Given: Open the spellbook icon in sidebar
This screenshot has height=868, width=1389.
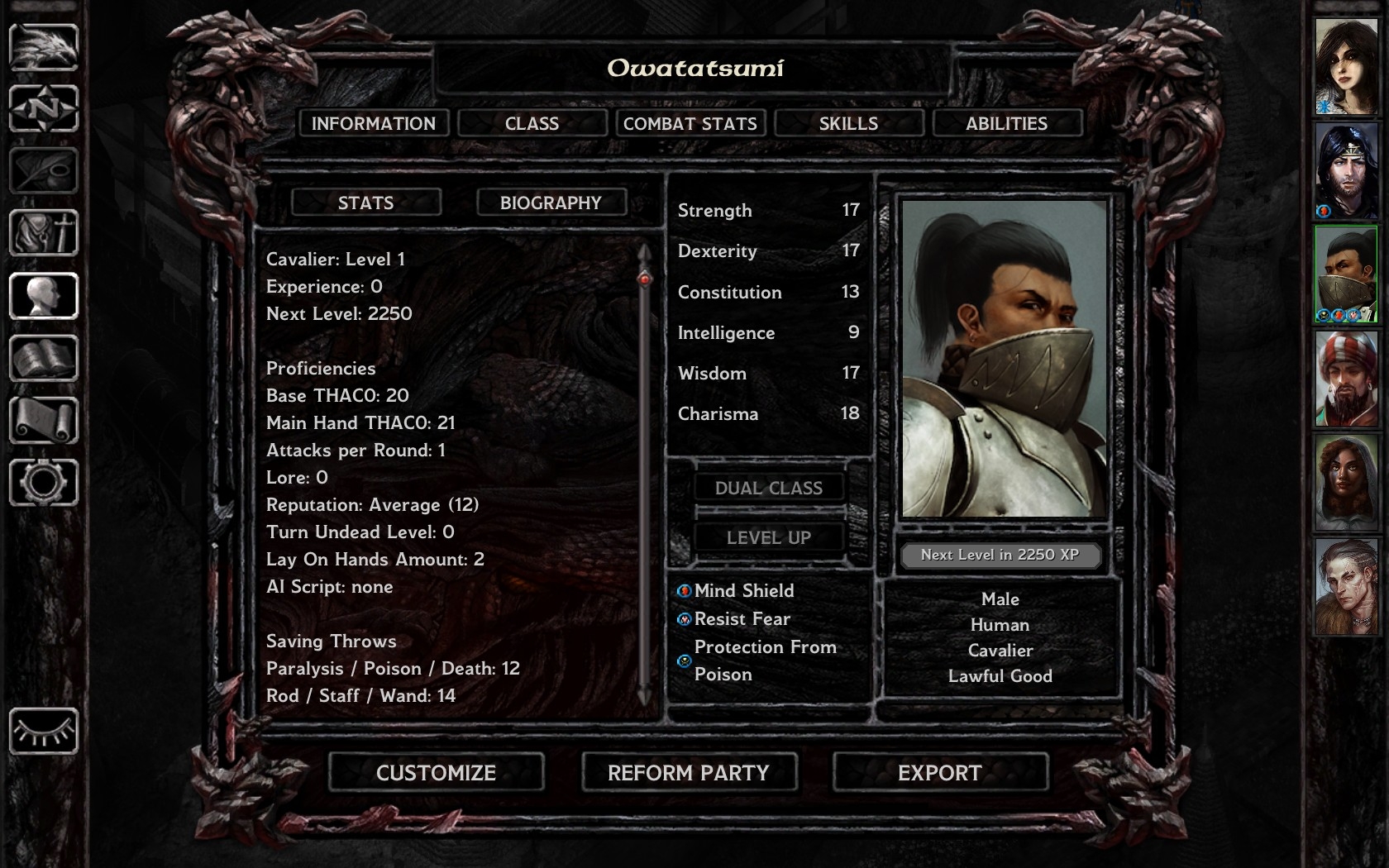Looking at the screenshot, I should (44, 358).
